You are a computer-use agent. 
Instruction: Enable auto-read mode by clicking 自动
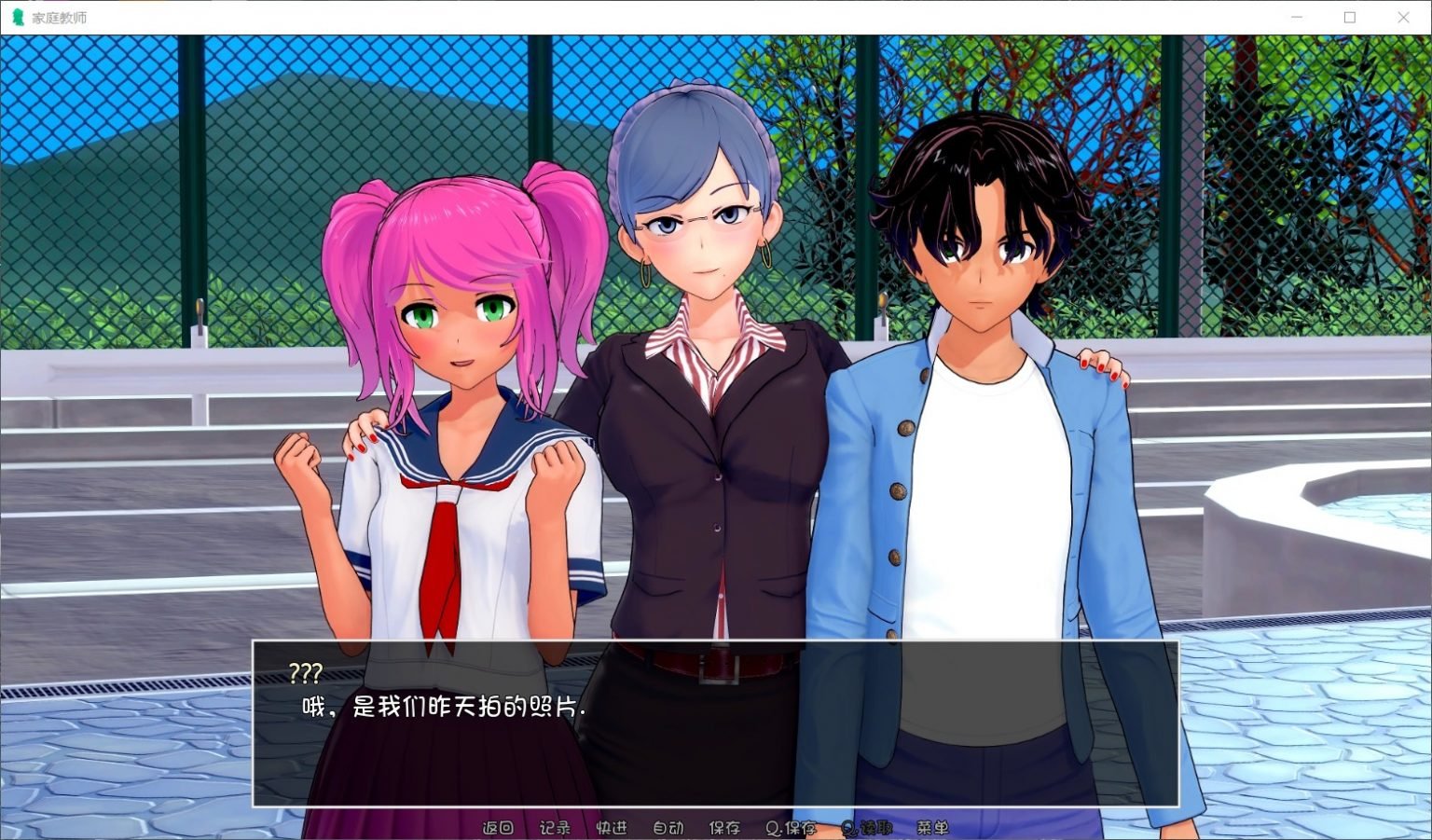click(668, 826)
